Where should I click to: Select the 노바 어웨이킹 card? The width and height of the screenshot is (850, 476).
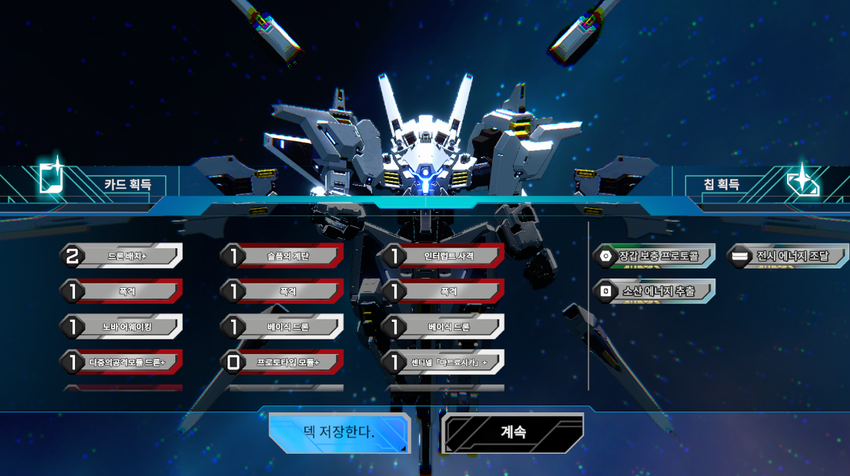click(x=122, y=327)
